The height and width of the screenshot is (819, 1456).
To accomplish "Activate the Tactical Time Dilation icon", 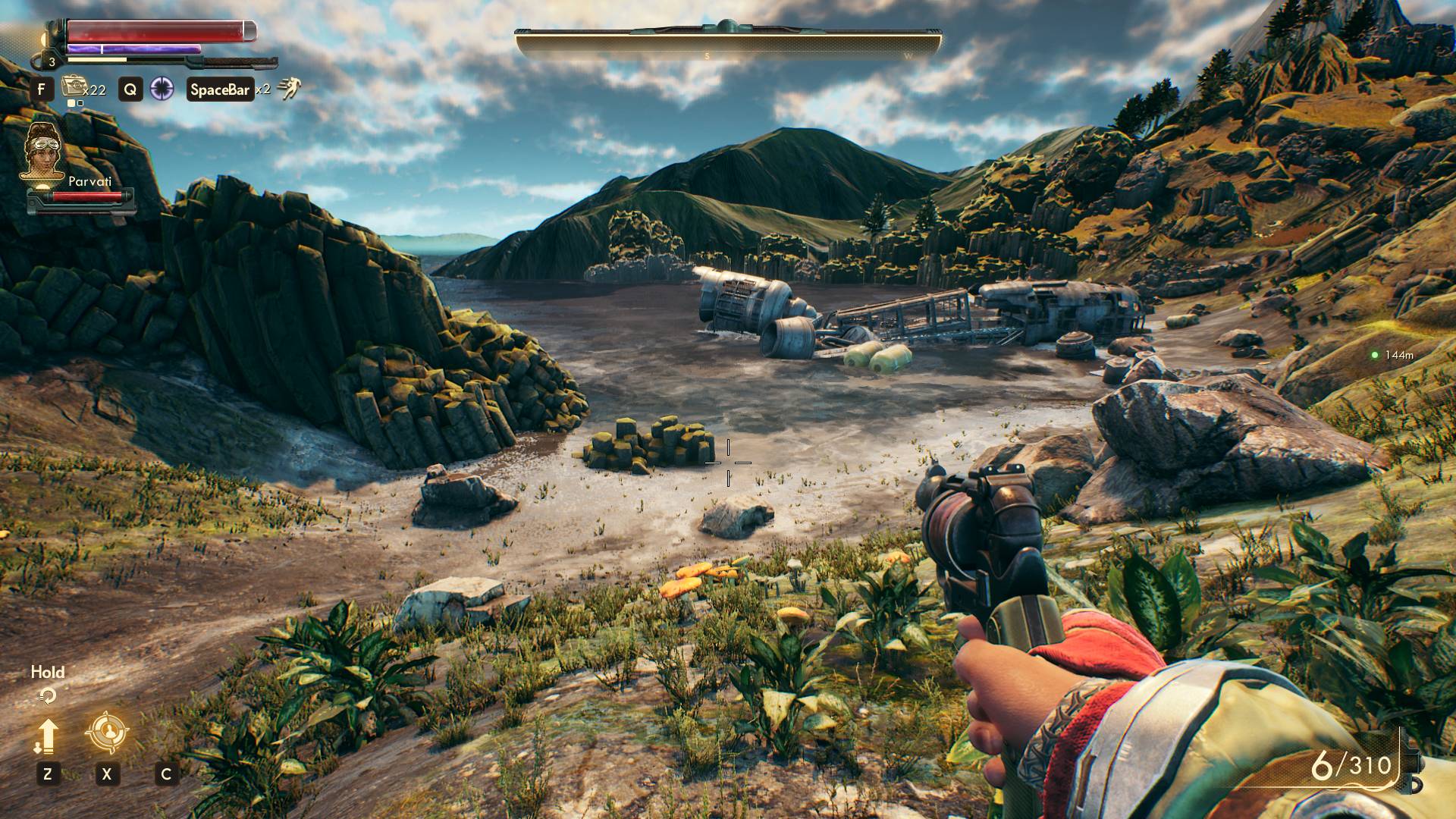I will pyautogui.click(x=162, y=89).
